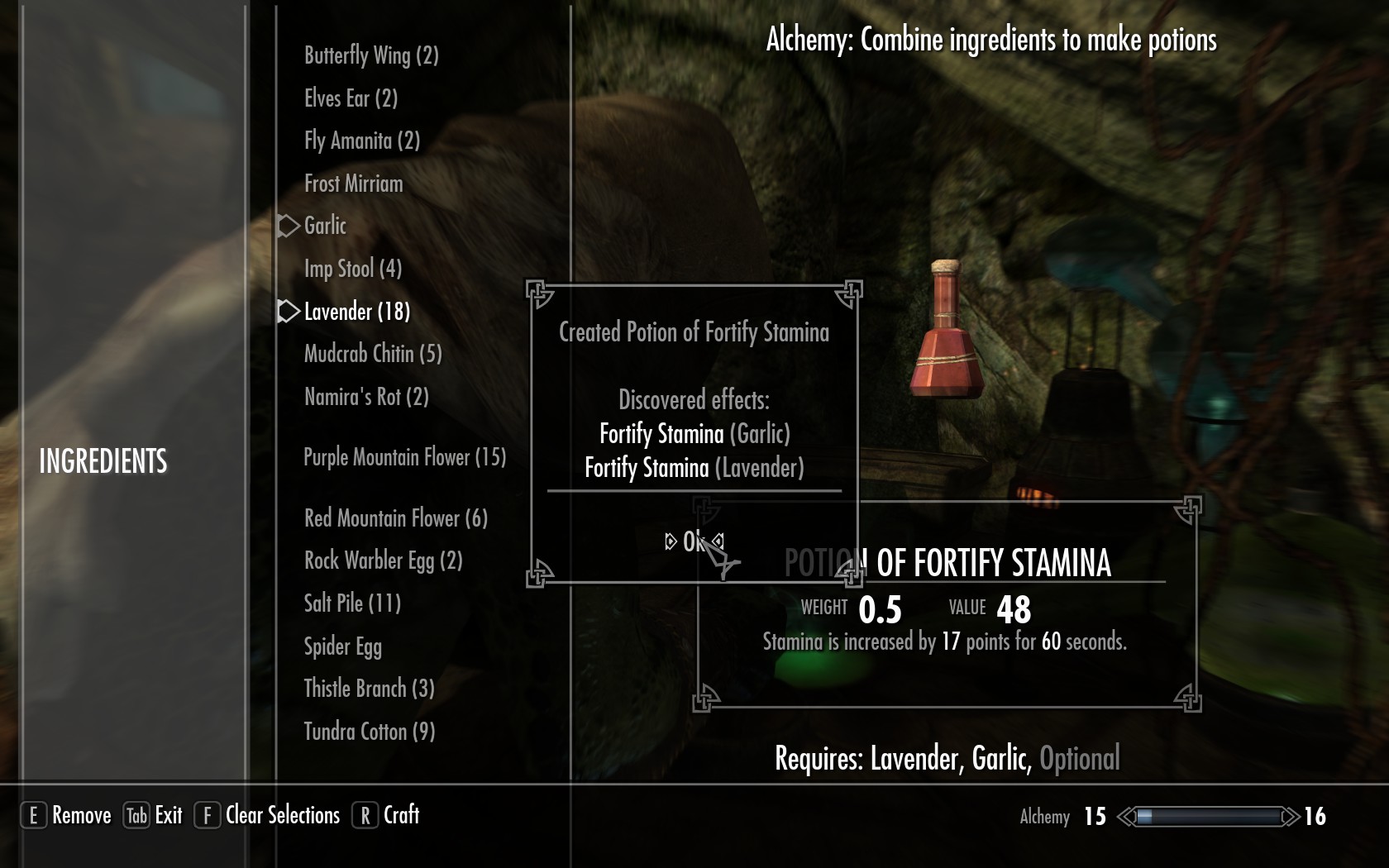This screenshot has width=1389, height=868.
Task: Select Red Mountain Flower in the list
Action: pyautogui.click(x=395, y=518)
